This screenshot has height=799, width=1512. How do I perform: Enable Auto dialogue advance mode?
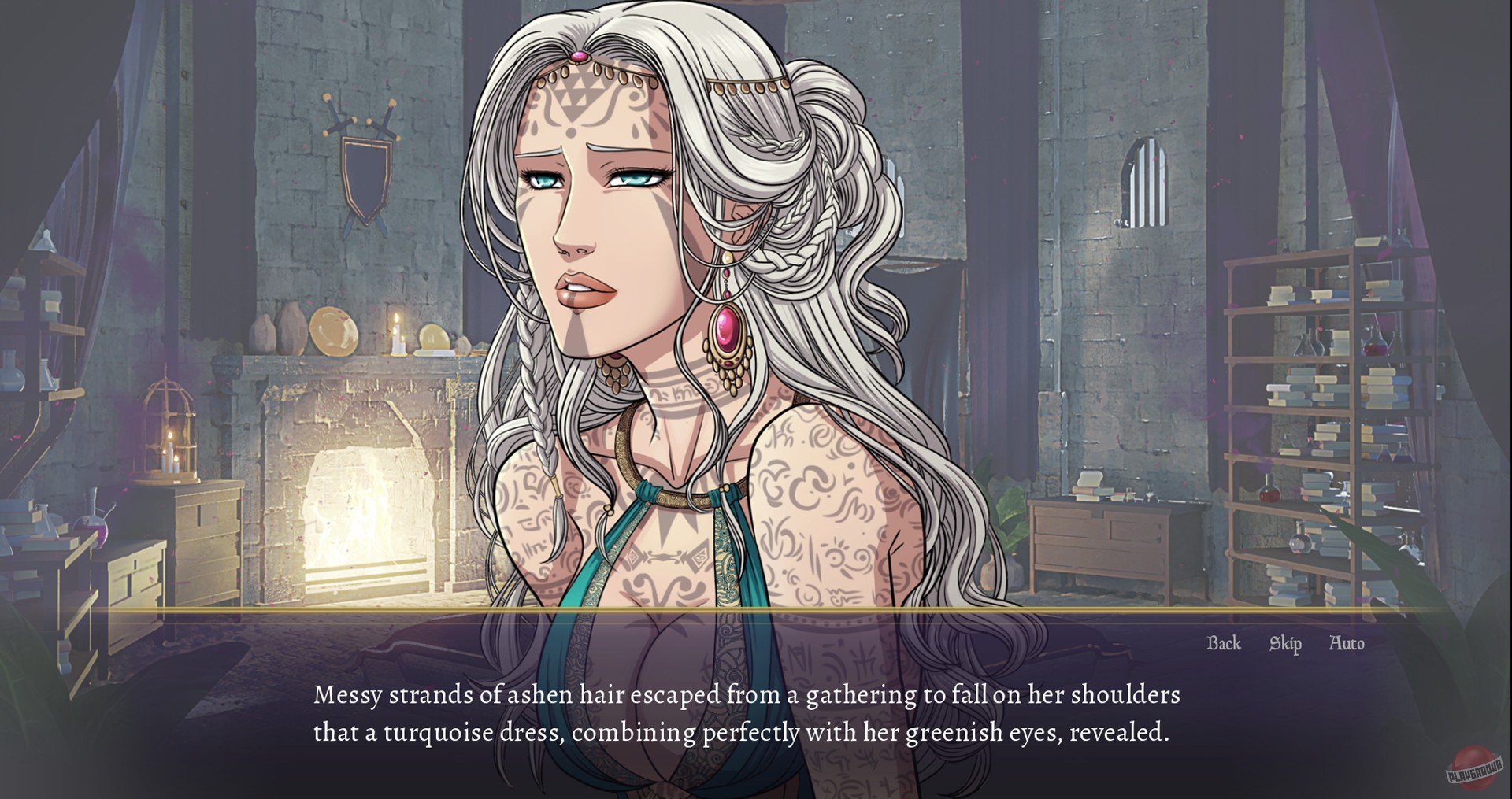coord(1348,643)
